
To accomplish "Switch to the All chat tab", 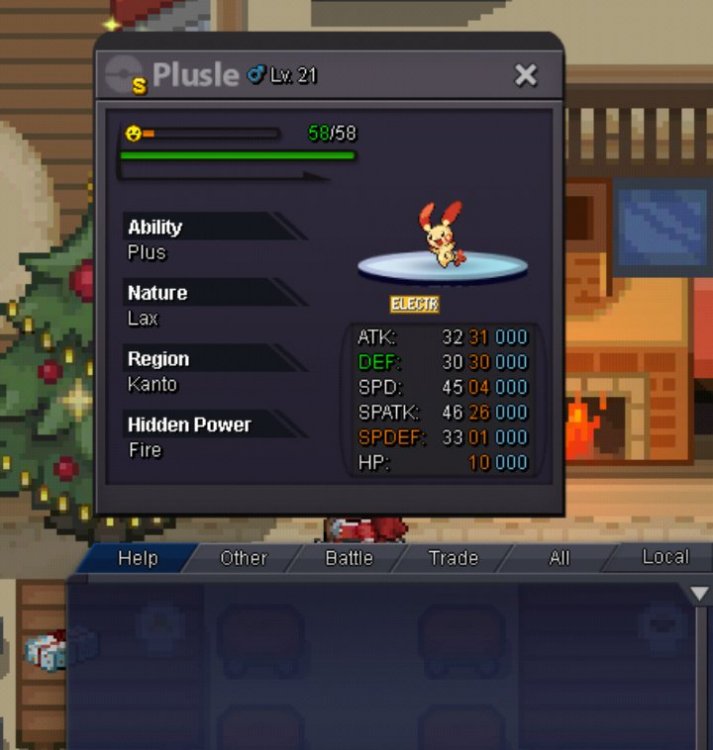I will coord(559,558).
